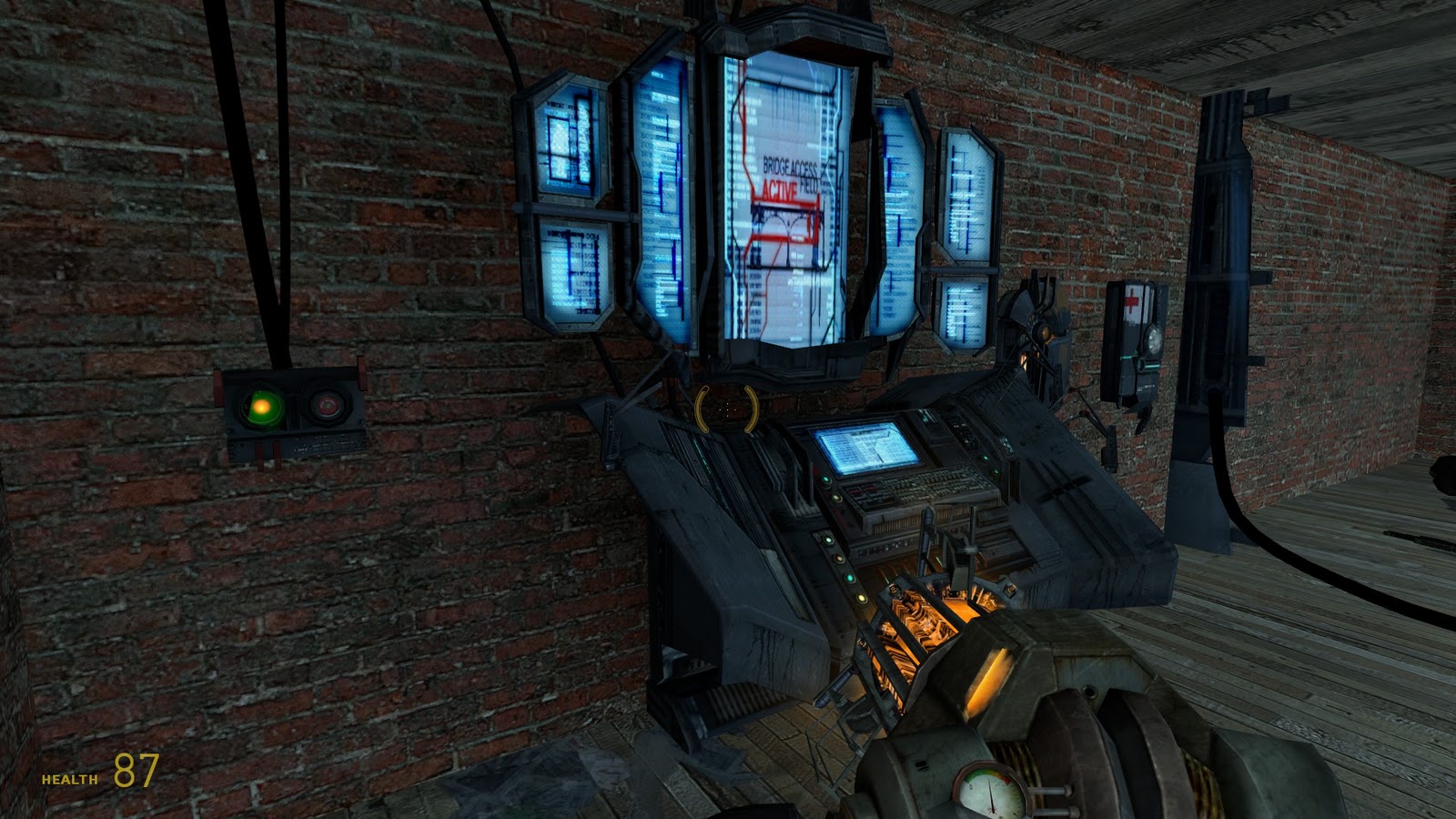
Task: Toggle the paired green LEDs right of the laptop screen
Action: pyautogui.click(x=990, y=464)
